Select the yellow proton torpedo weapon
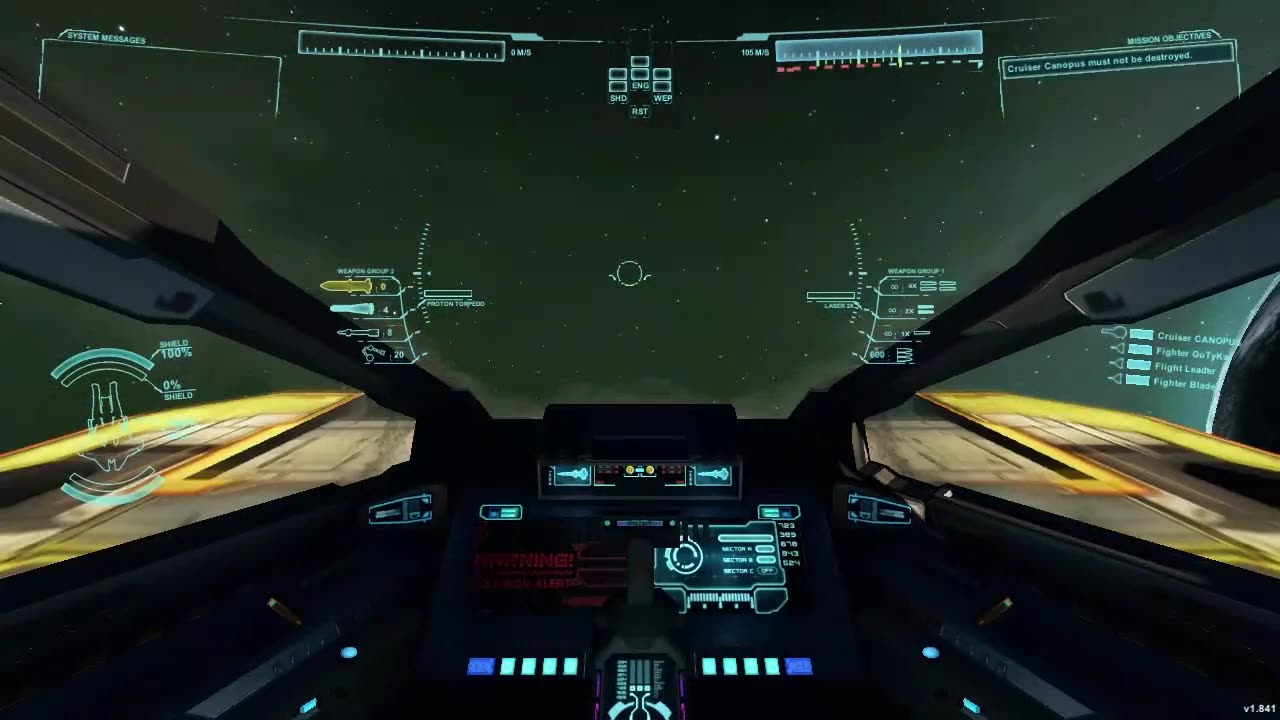The width and height of the screenshot is (1280, 720). tap(346, 286)
